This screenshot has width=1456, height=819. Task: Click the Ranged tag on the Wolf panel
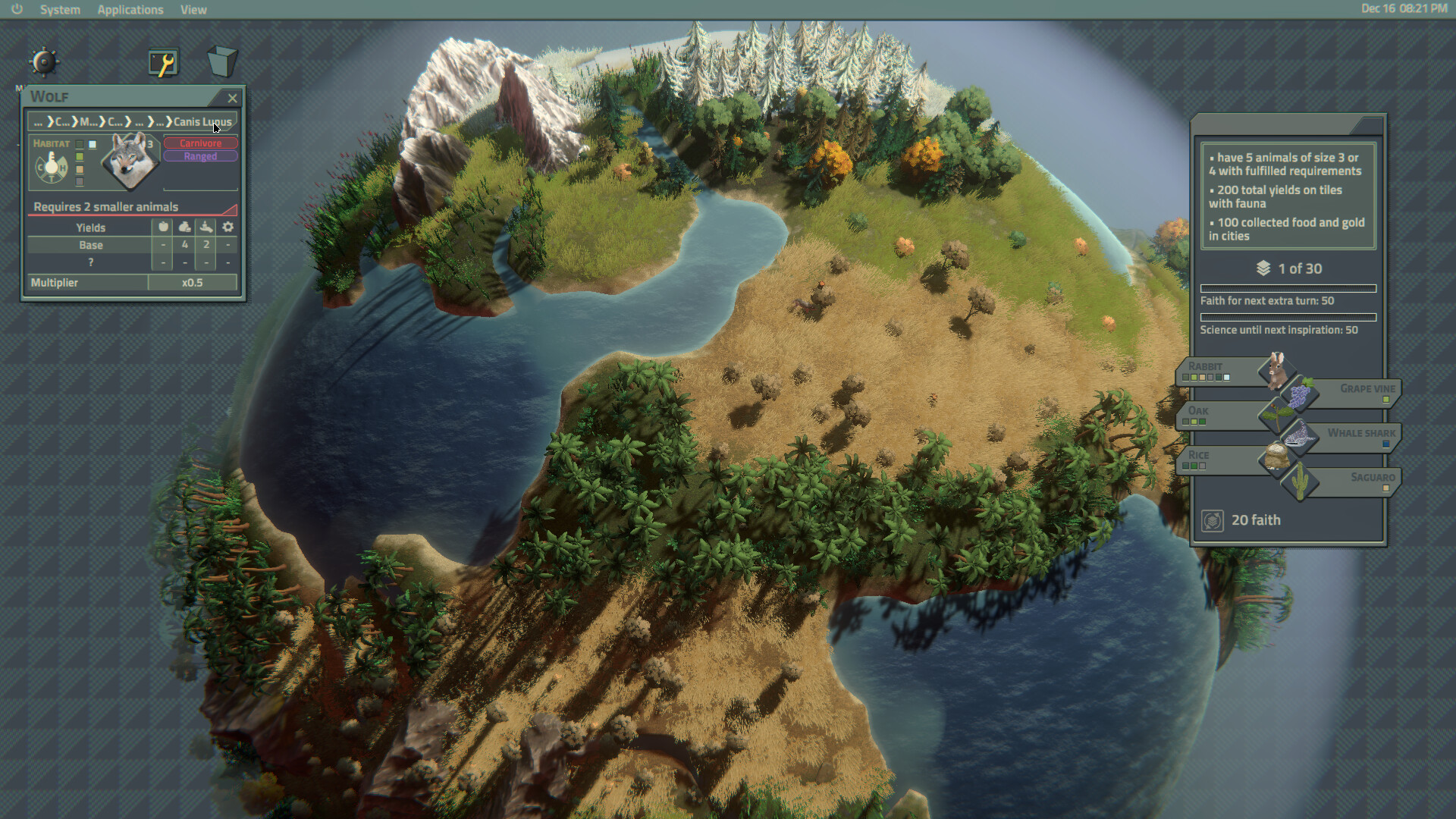click(x=200, y=156)
